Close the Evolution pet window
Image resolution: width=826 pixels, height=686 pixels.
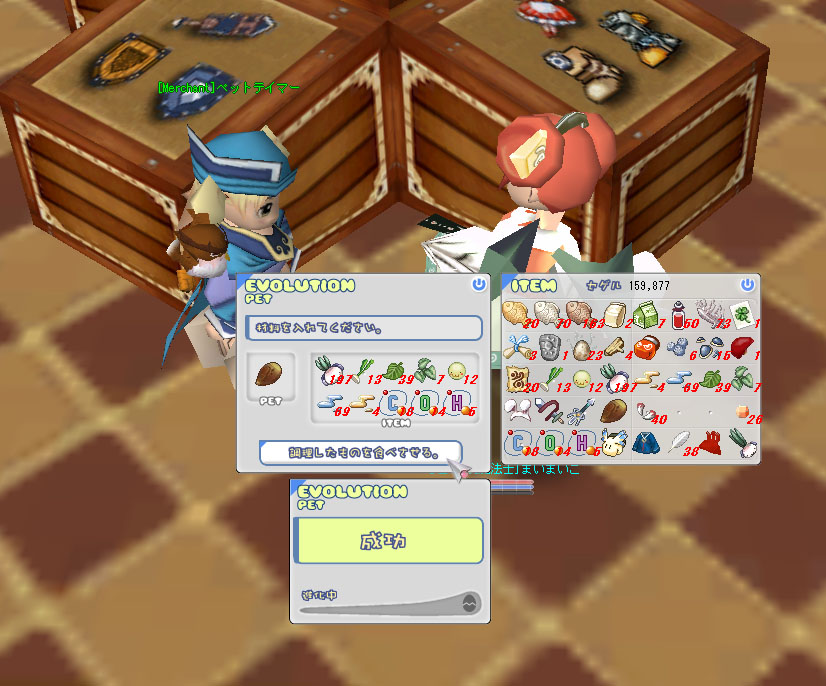[x=479, y=285]
